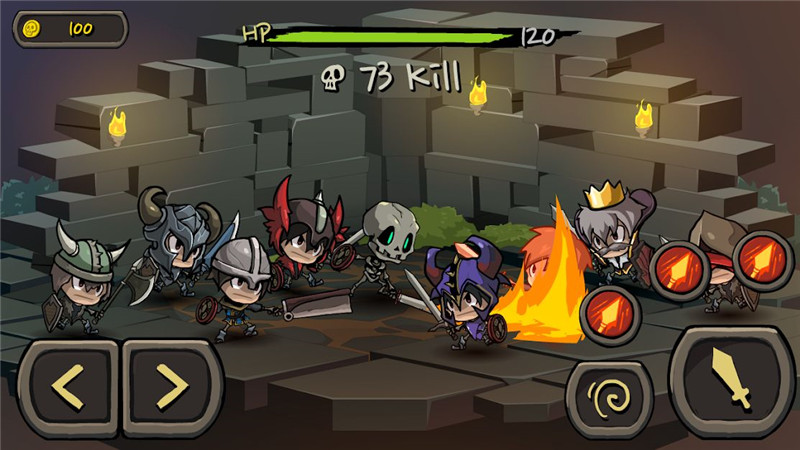Tap the move right arrow button
800x450 pixels.
coord(169,386)
